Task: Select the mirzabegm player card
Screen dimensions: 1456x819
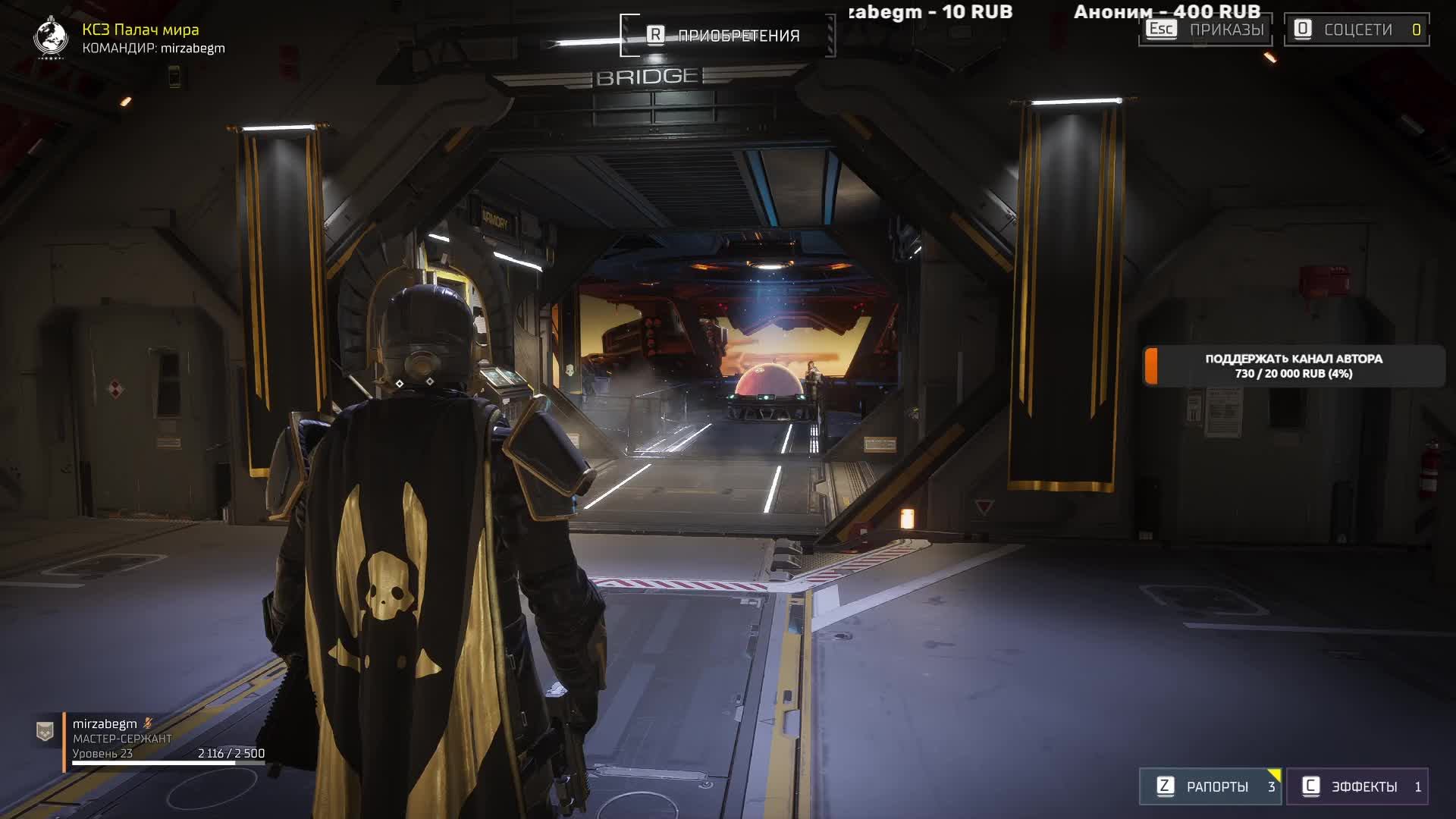Action: coord(152,739)
